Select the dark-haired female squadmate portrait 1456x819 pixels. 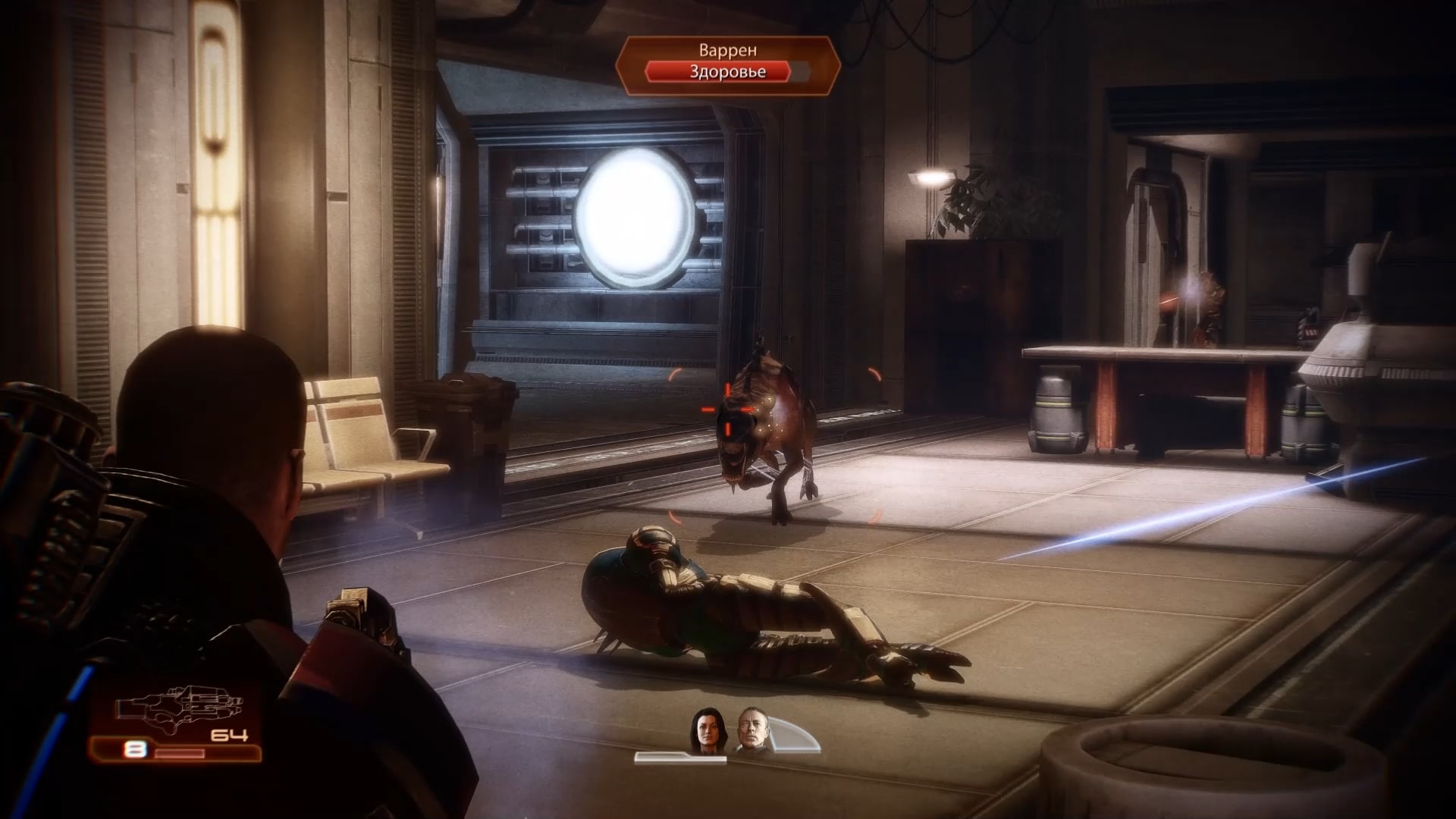[703, 731]
